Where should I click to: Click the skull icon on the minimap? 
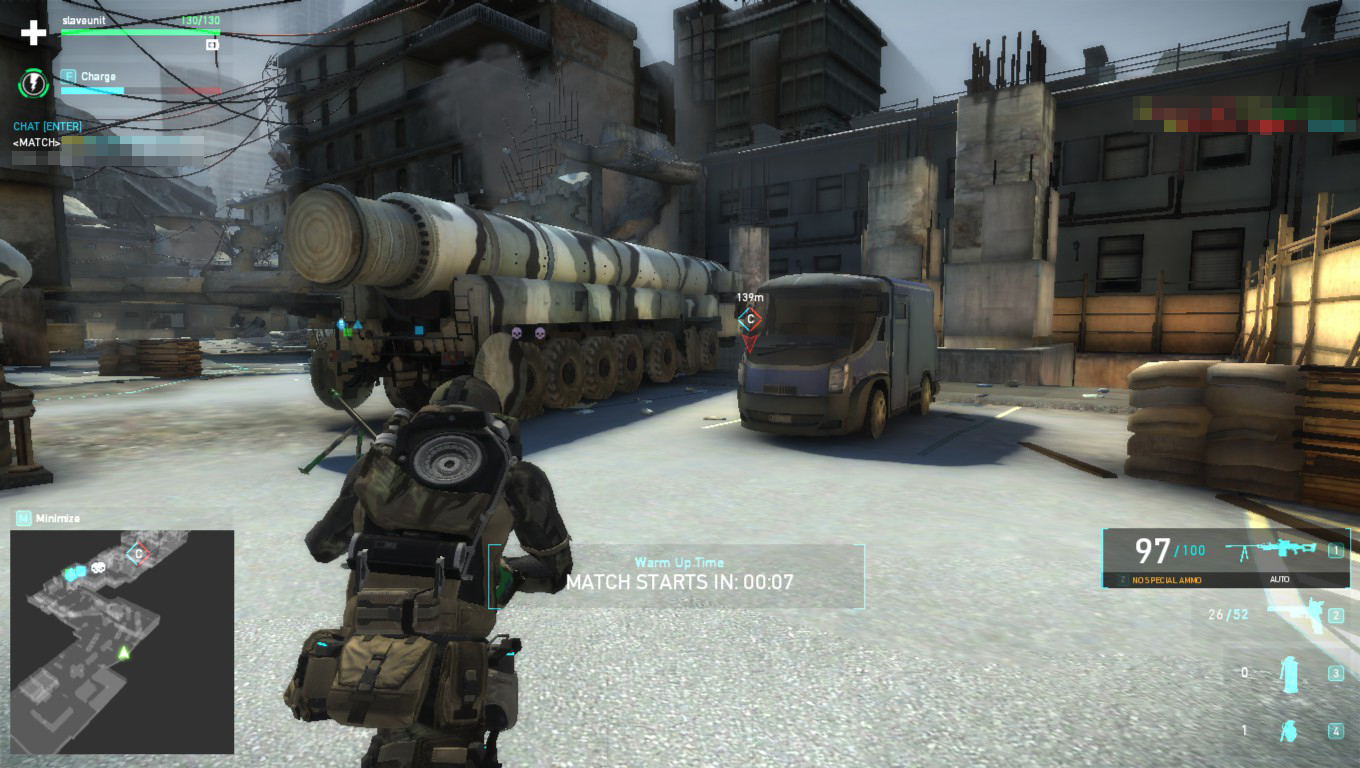click(99, 568)
